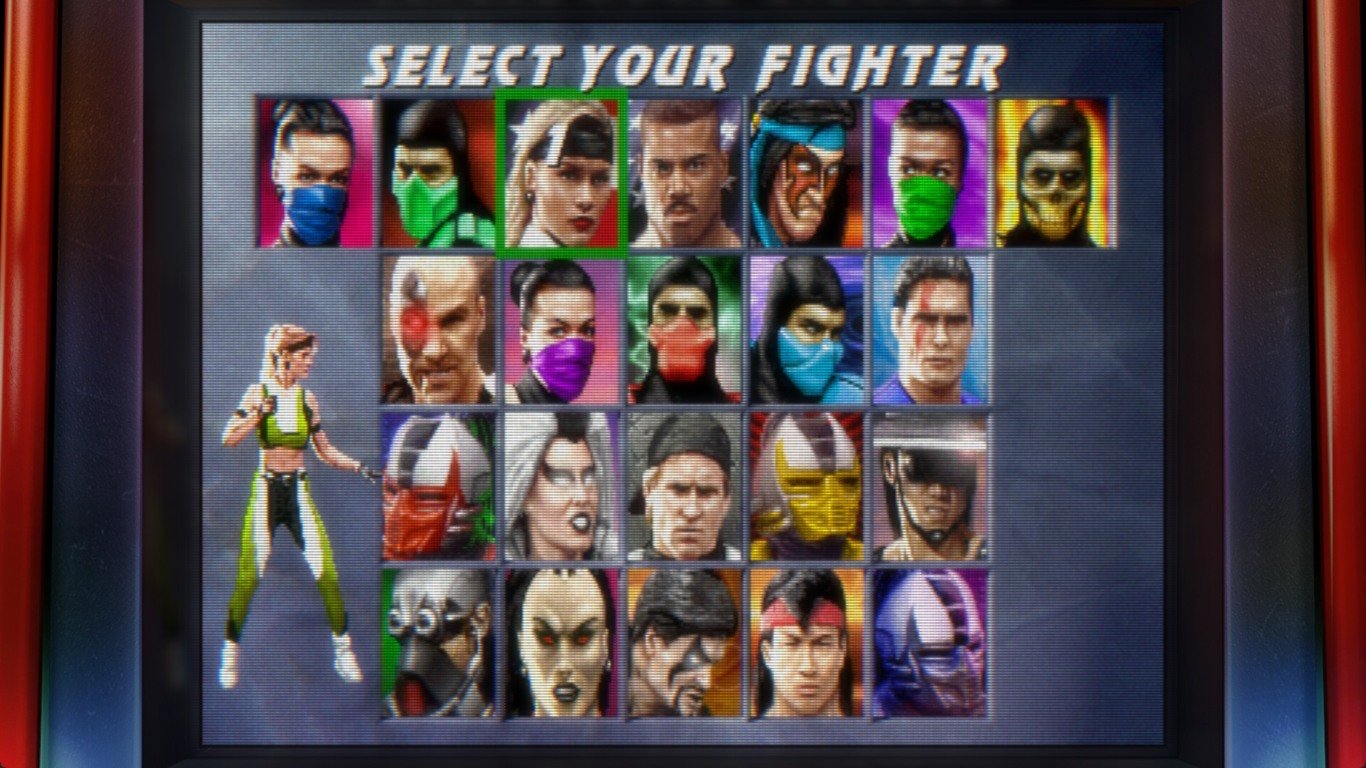
Task: Pick Sektor, the red cyborg
Action: 438,487
